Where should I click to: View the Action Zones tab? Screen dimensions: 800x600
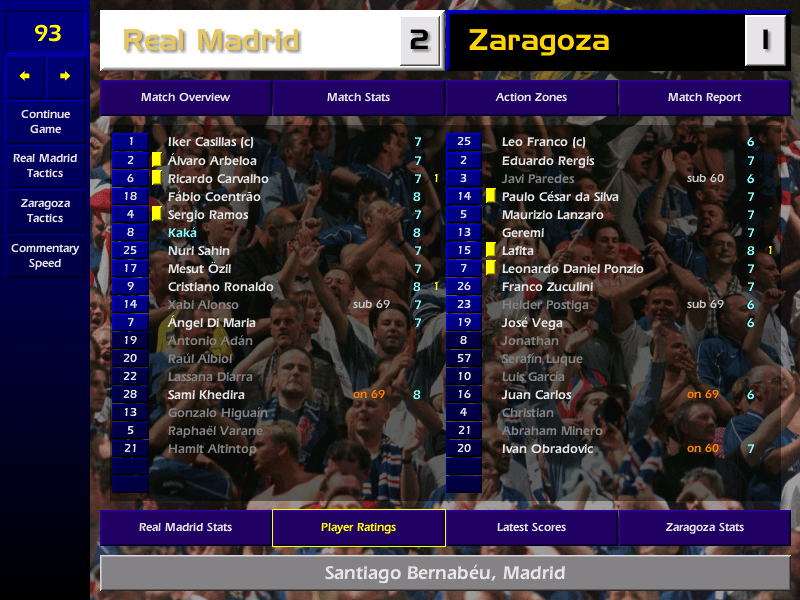[x=531, y=97]
